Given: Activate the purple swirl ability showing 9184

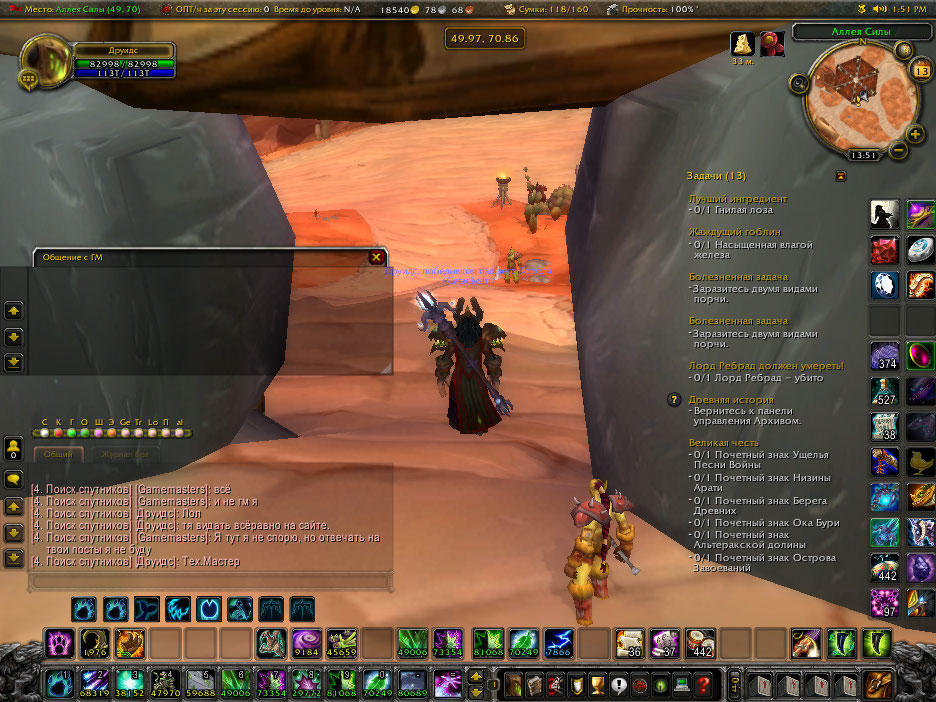Looking at the screenshot, I should [305, 641].
